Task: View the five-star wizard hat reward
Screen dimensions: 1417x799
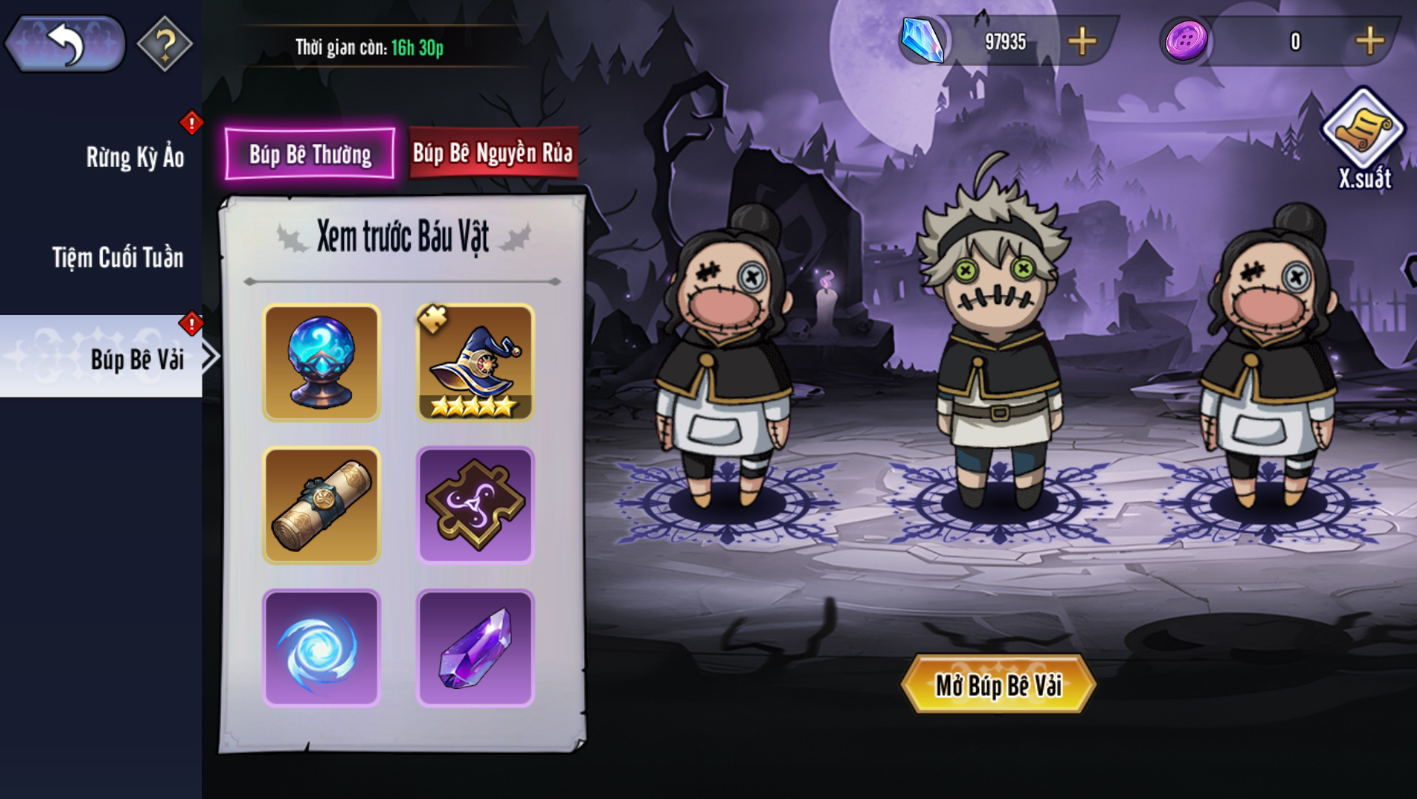Action: 475,363
